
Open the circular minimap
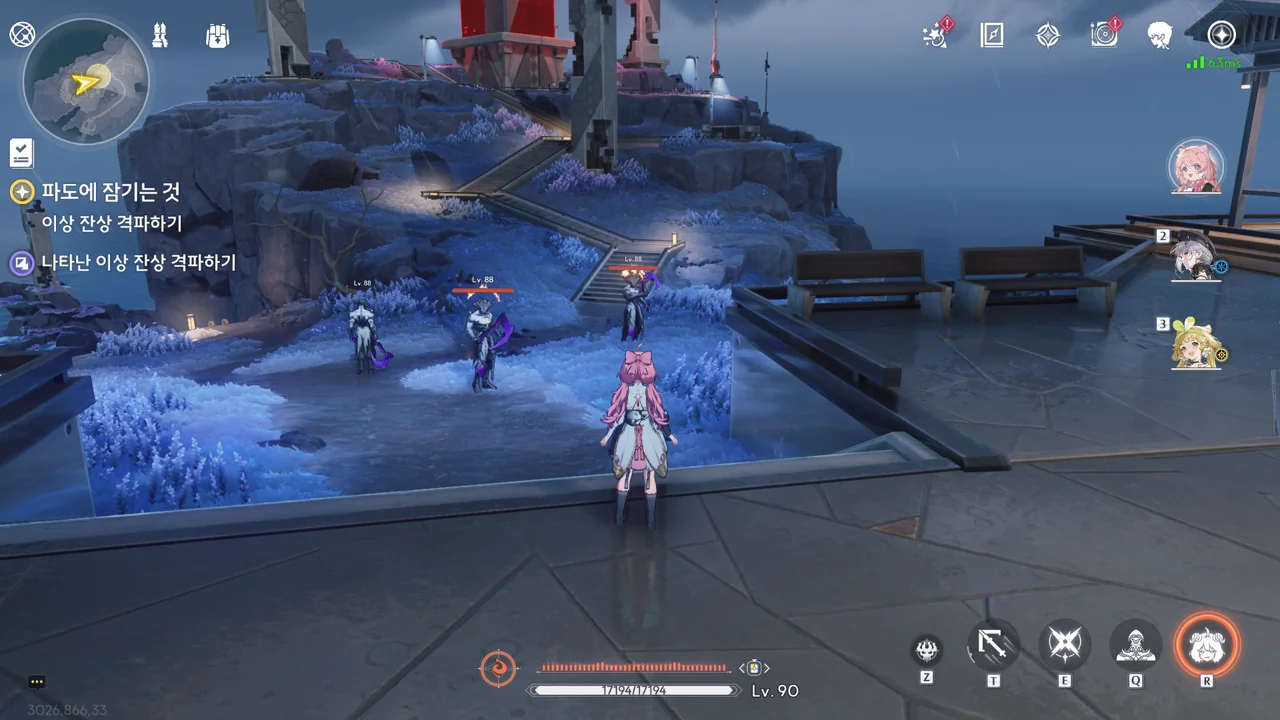pyautogui.click(x=86, y=81)
